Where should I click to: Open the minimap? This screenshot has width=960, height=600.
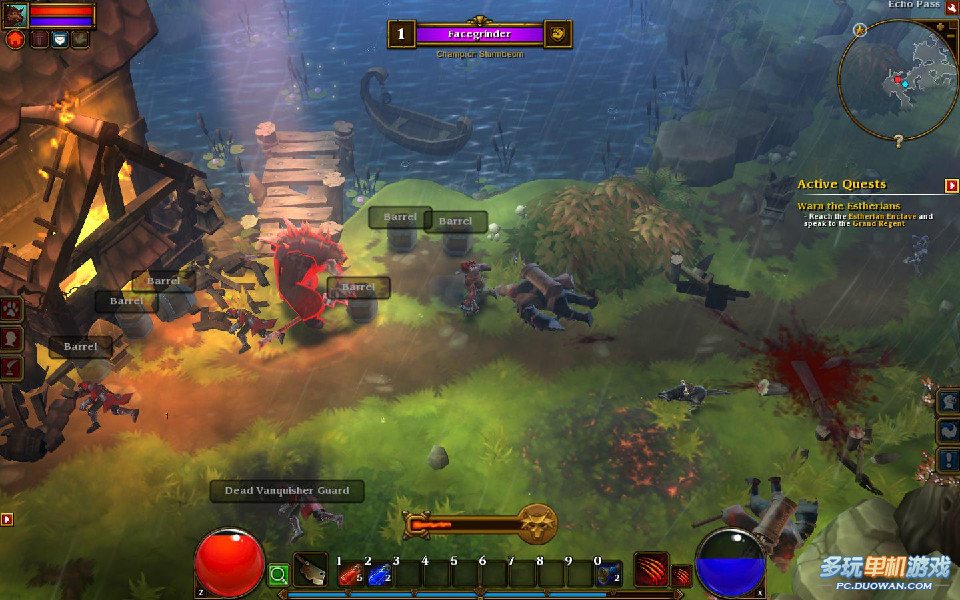[x=897, y=80]
